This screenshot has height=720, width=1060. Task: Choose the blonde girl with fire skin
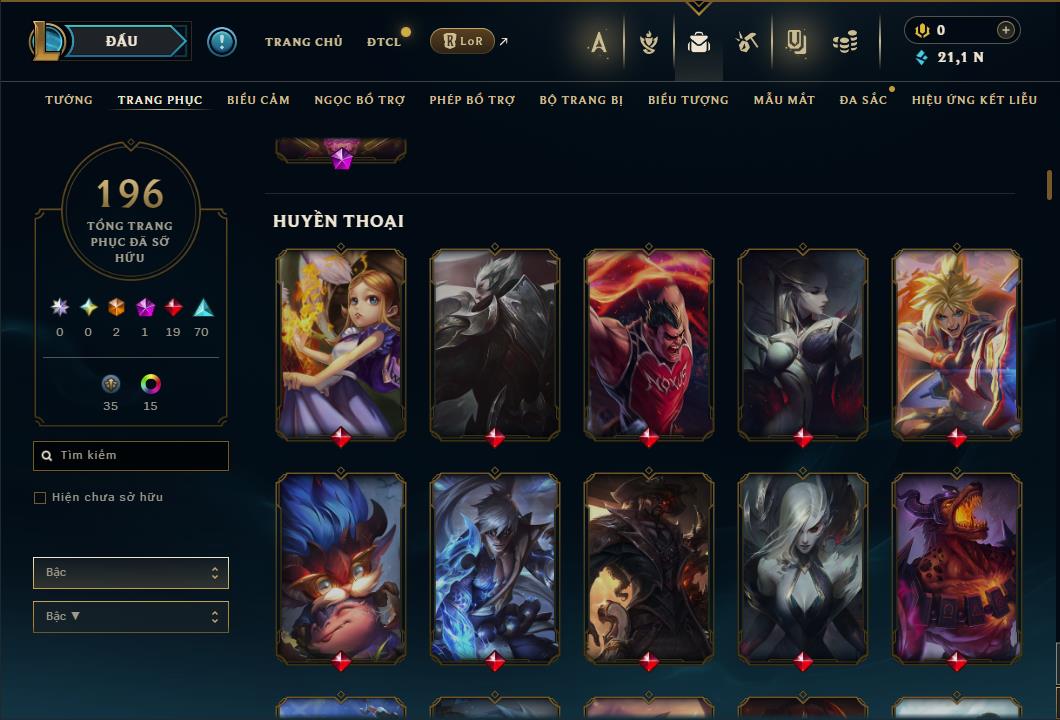[x=341, y=342]
